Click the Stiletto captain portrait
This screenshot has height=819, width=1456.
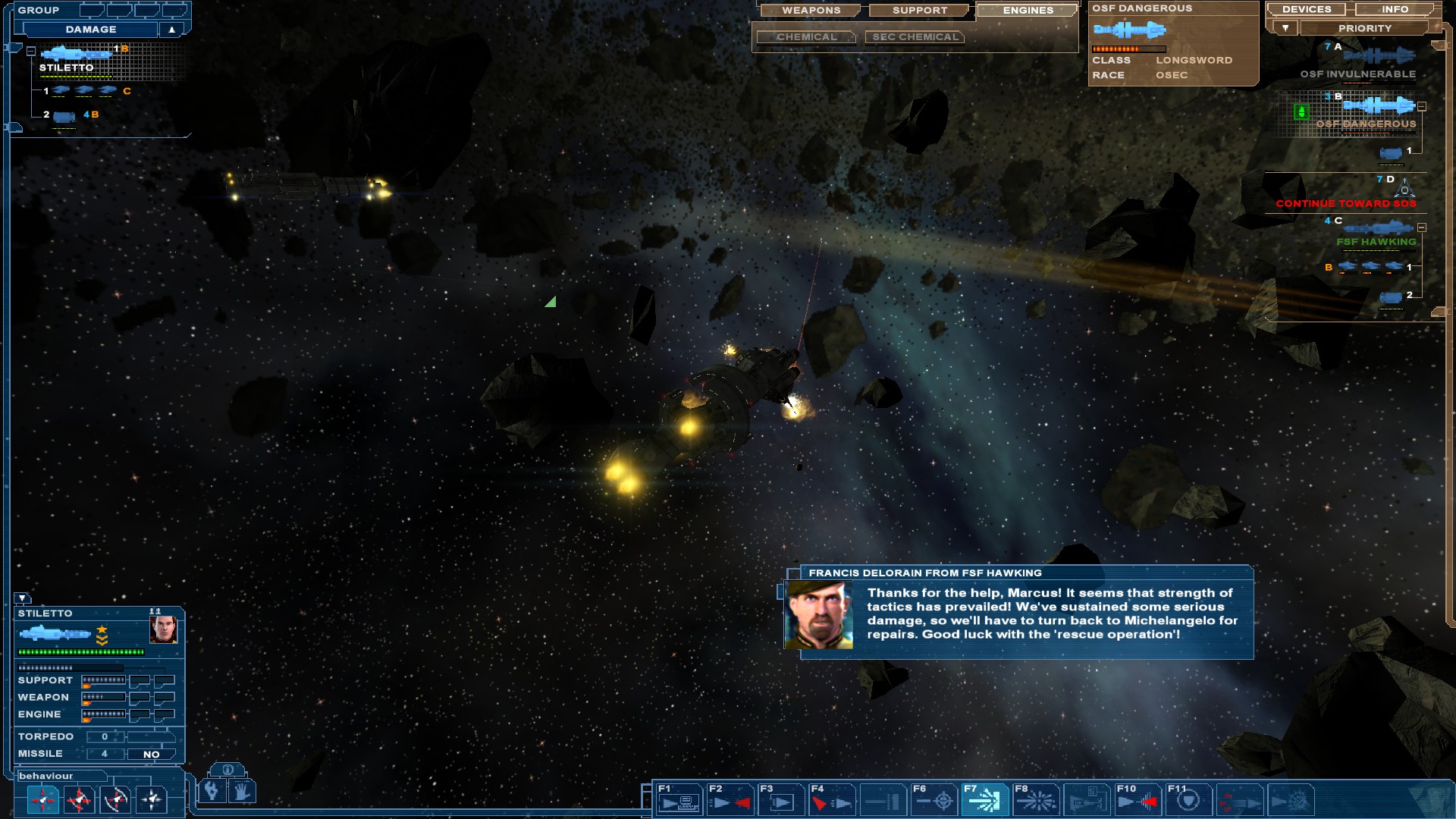pos(163,629)
